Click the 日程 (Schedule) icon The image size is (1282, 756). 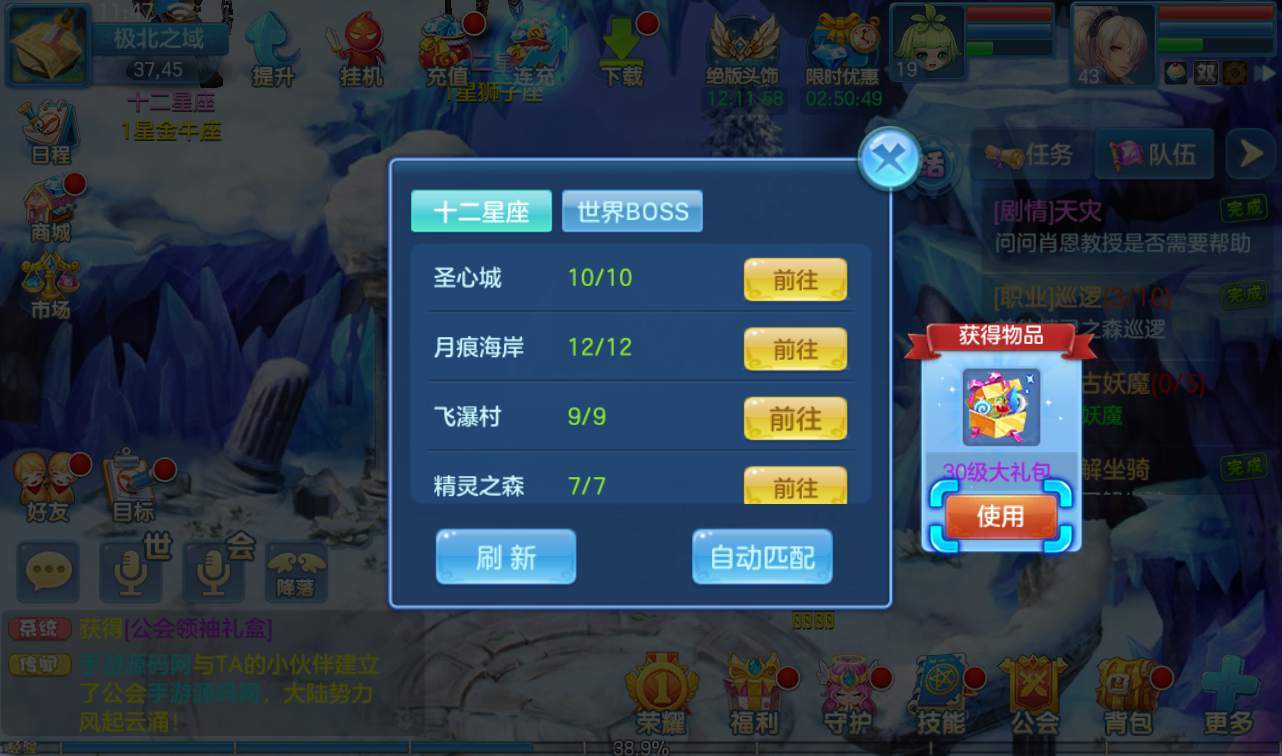click(x=47, y=125)
